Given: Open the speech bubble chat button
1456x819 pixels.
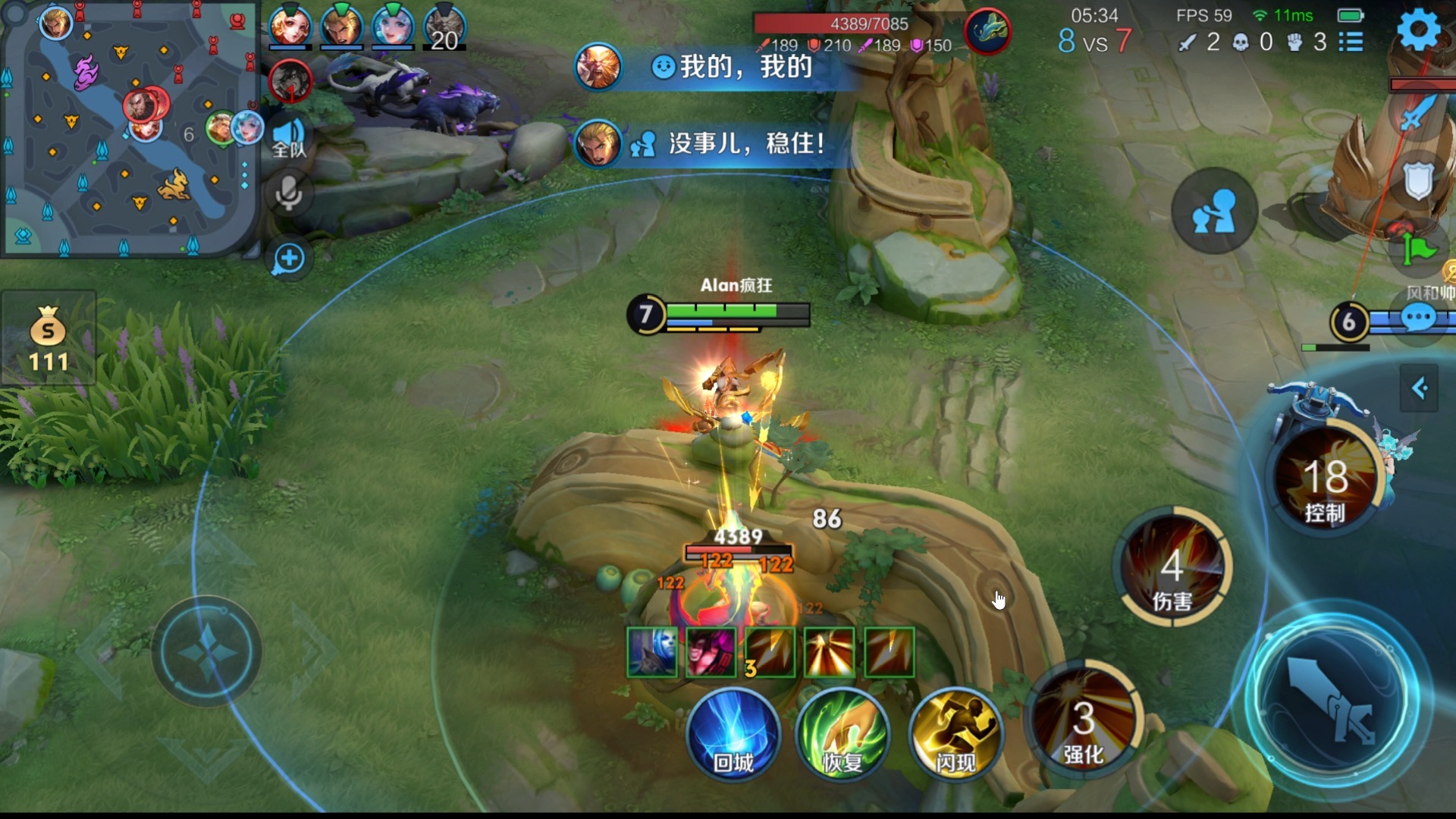Looking at the screenshot, I should pos(1418,318).
